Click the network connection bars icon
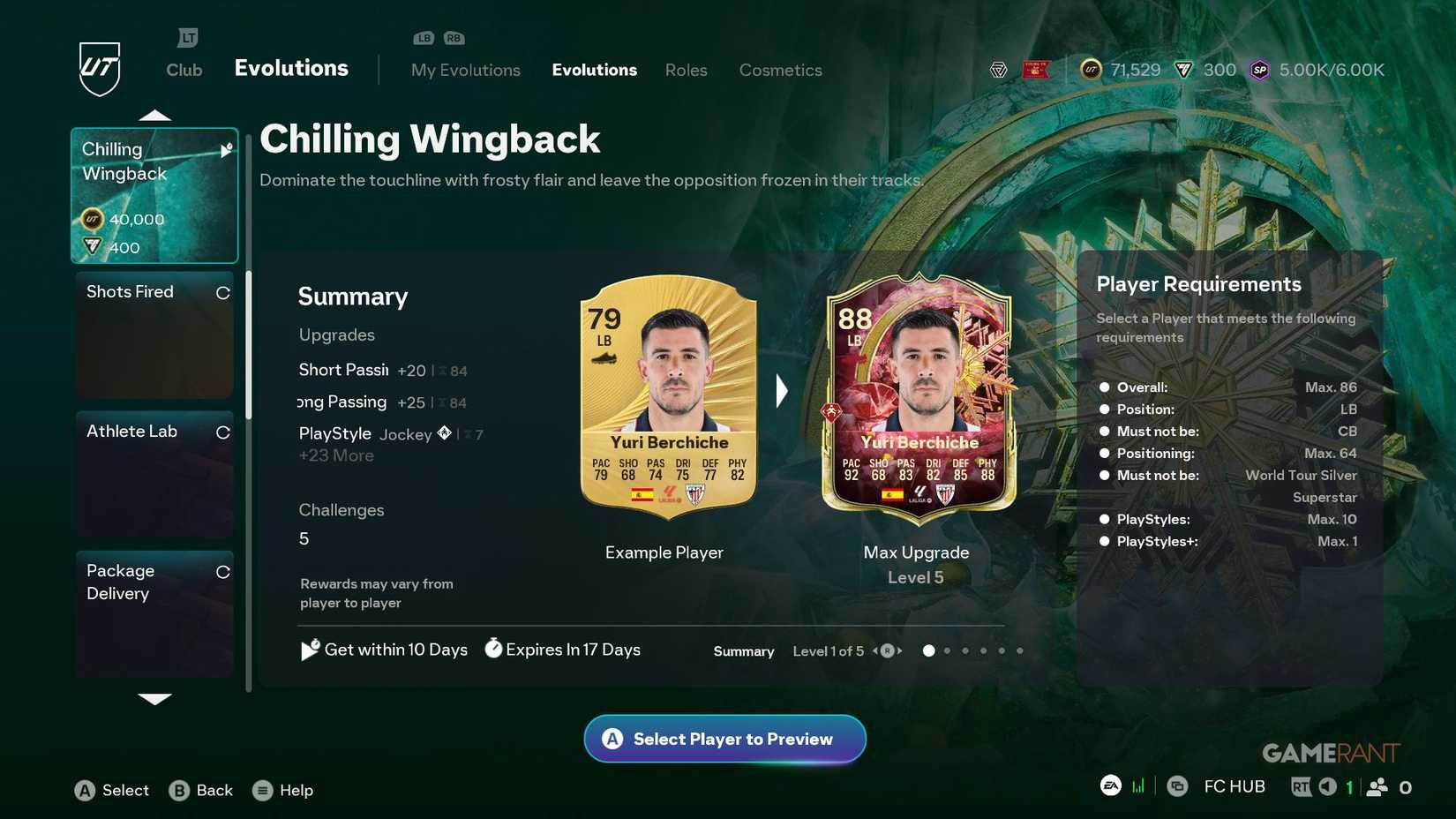Screen dimensions: 1456x819 tap(1138, 785)
